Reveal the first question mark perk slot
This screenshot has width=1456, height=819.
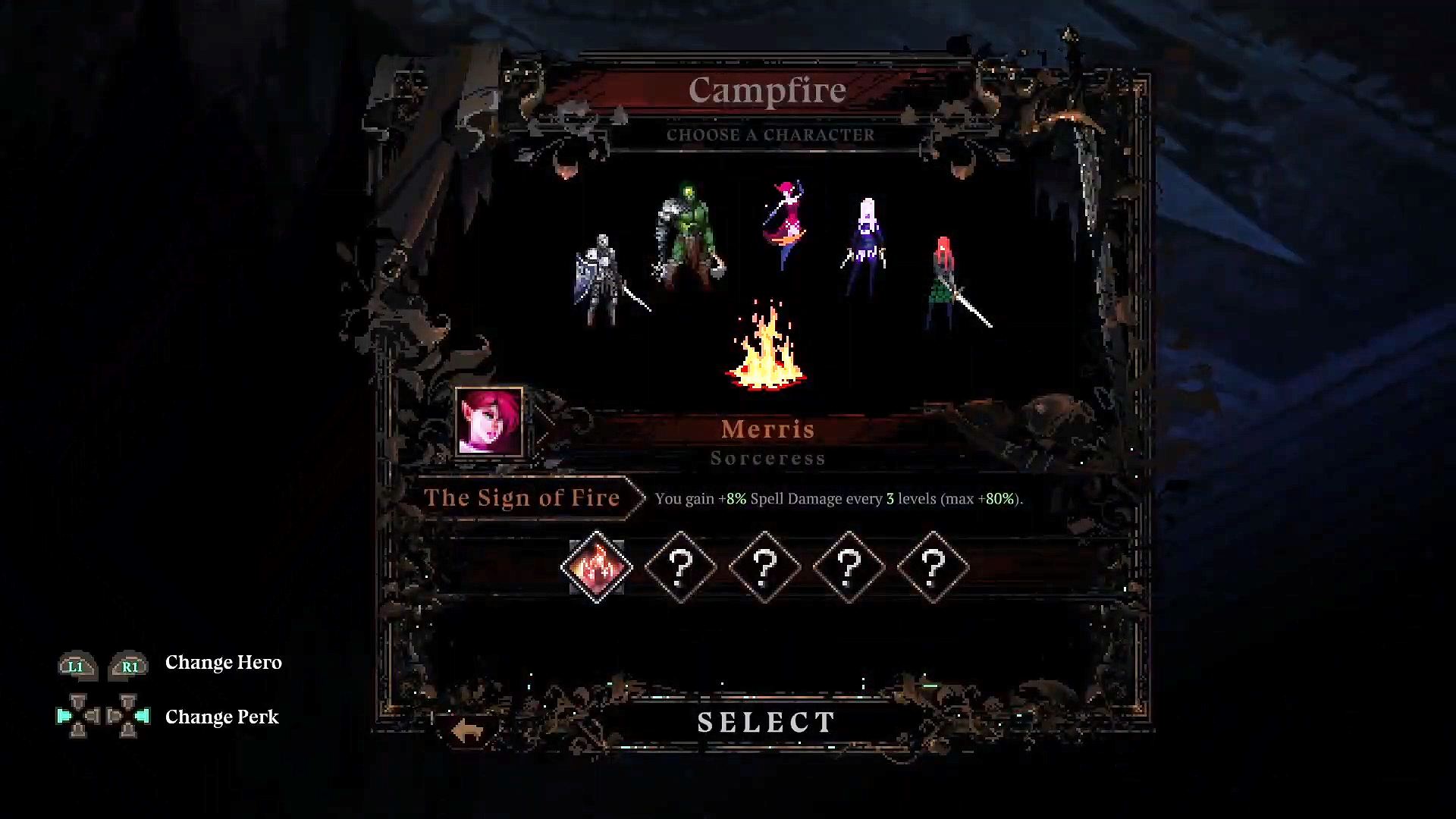coord(681,568)
